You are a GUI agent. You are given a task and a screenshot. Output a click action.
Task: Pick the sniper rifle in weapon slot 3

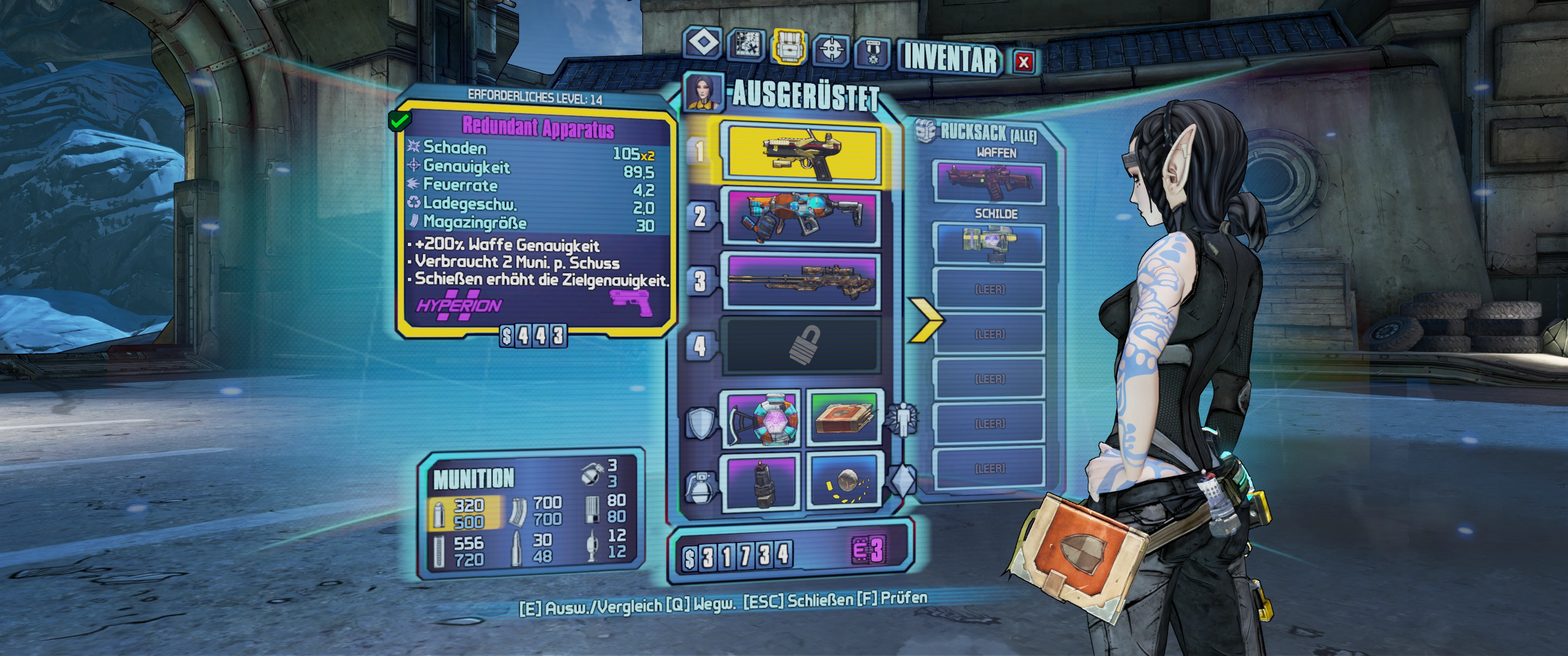coord(800,281)
